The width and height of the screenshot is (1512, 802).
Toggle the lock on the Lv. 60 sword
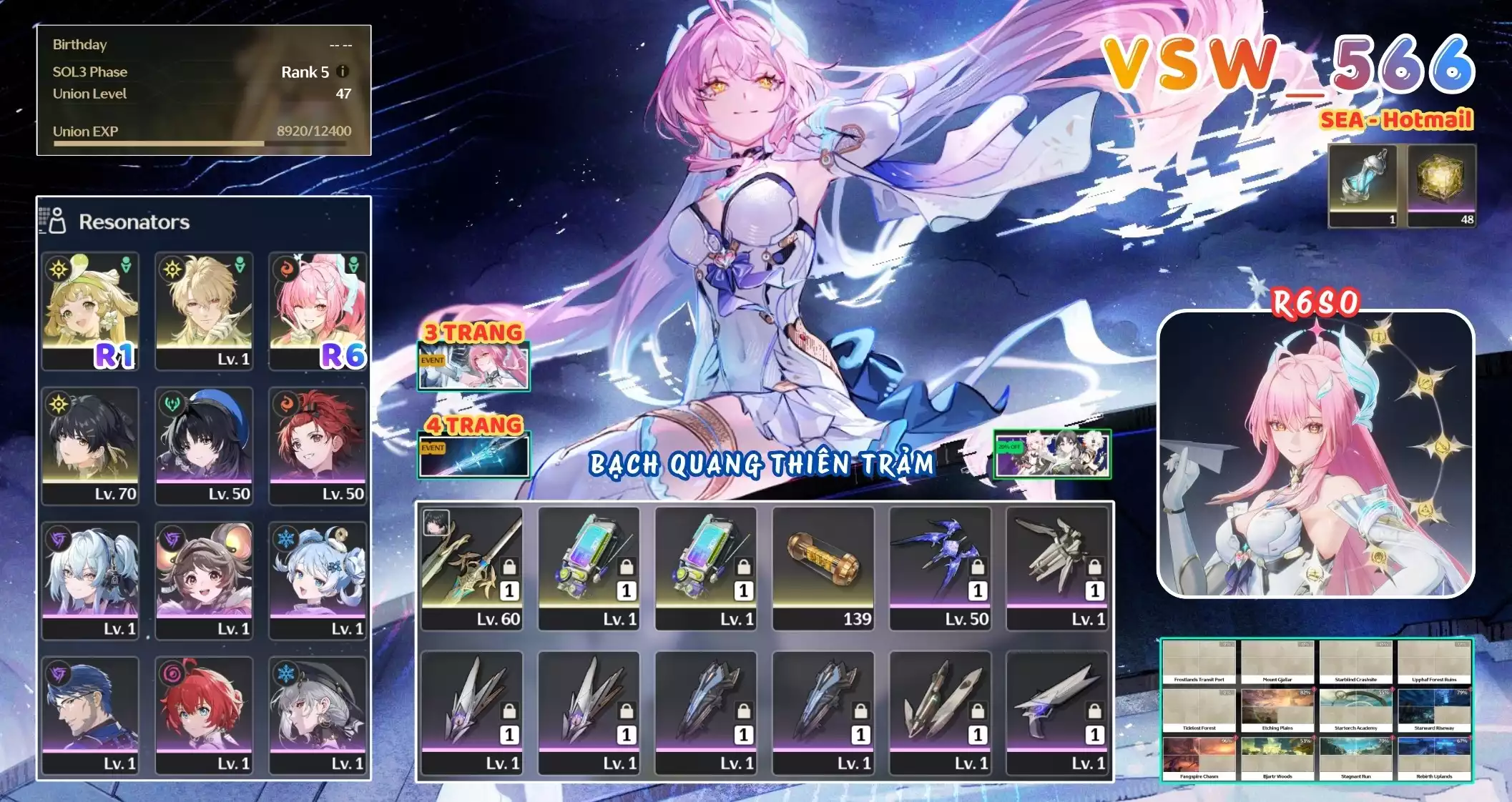tap(508, 566)
